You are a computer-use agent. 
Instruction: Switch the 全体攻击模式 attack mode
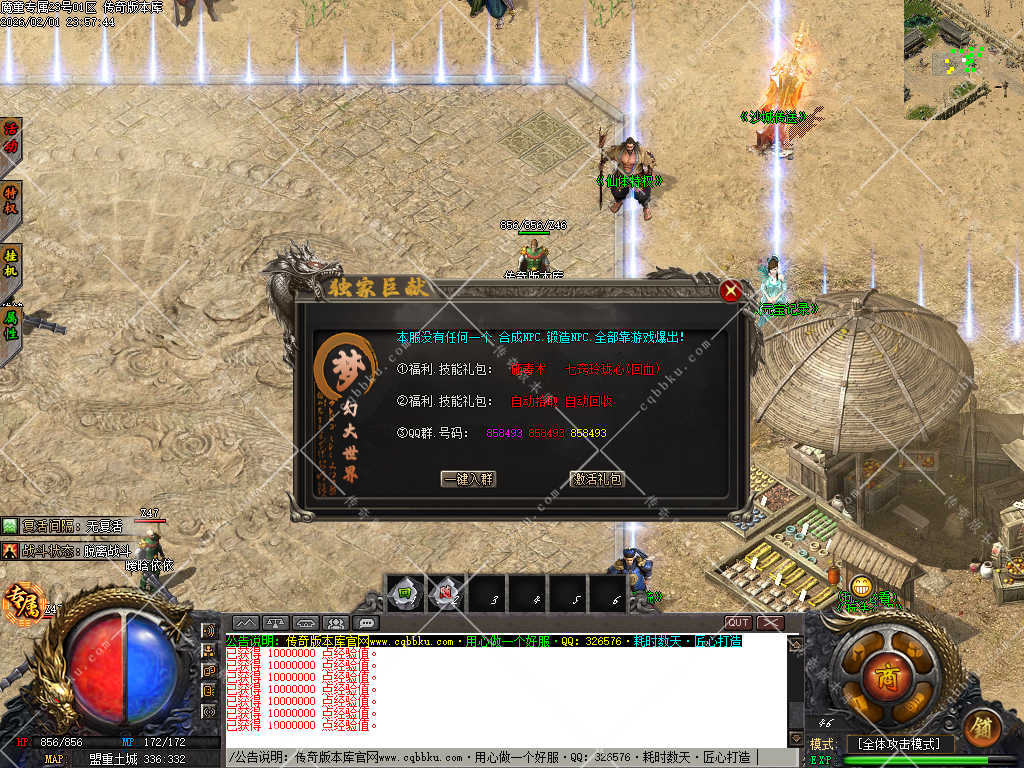point(898,744)
